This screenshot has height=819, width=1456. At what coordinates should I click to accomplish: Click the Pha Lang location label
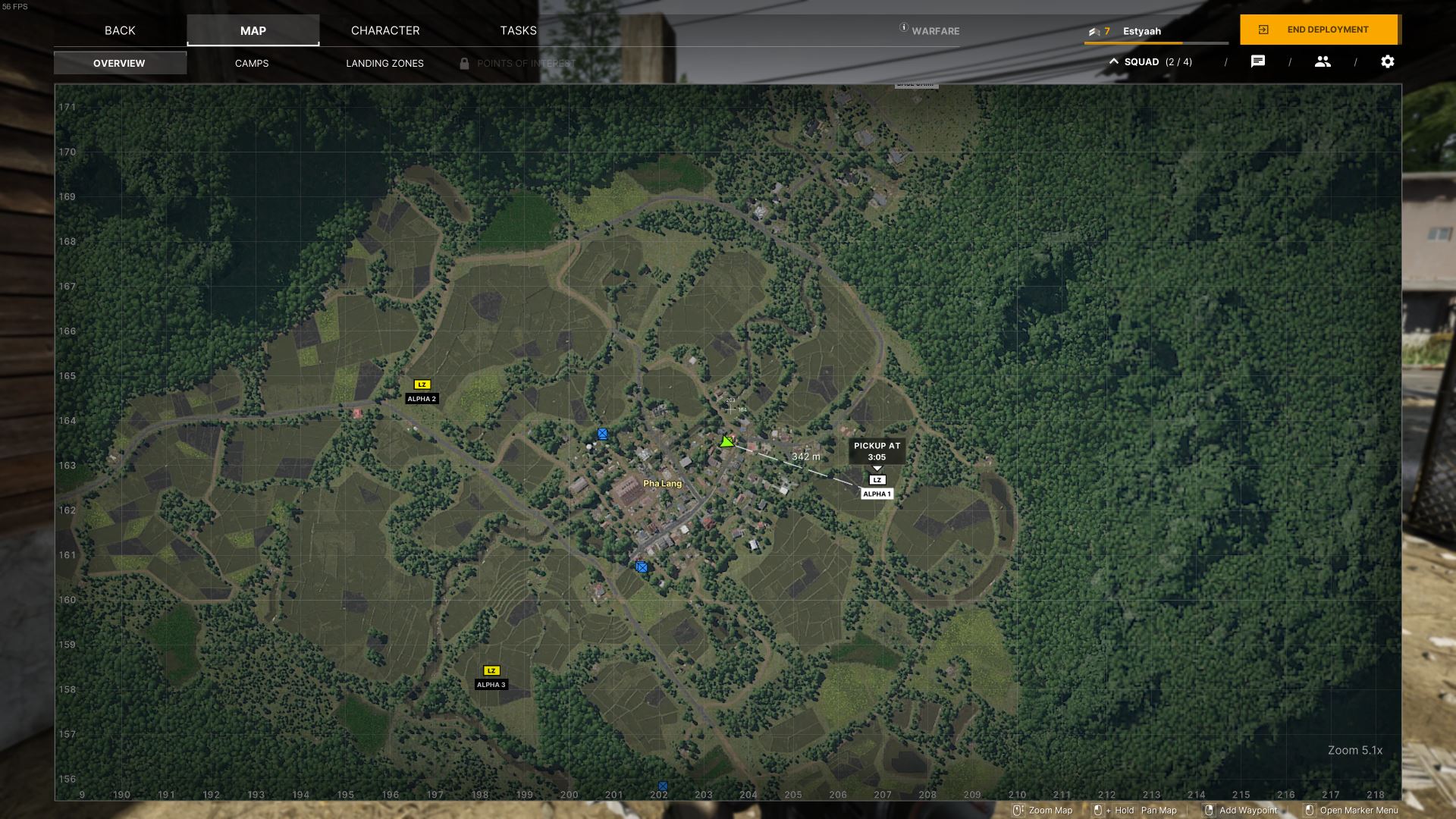click(x=662, y=483)
